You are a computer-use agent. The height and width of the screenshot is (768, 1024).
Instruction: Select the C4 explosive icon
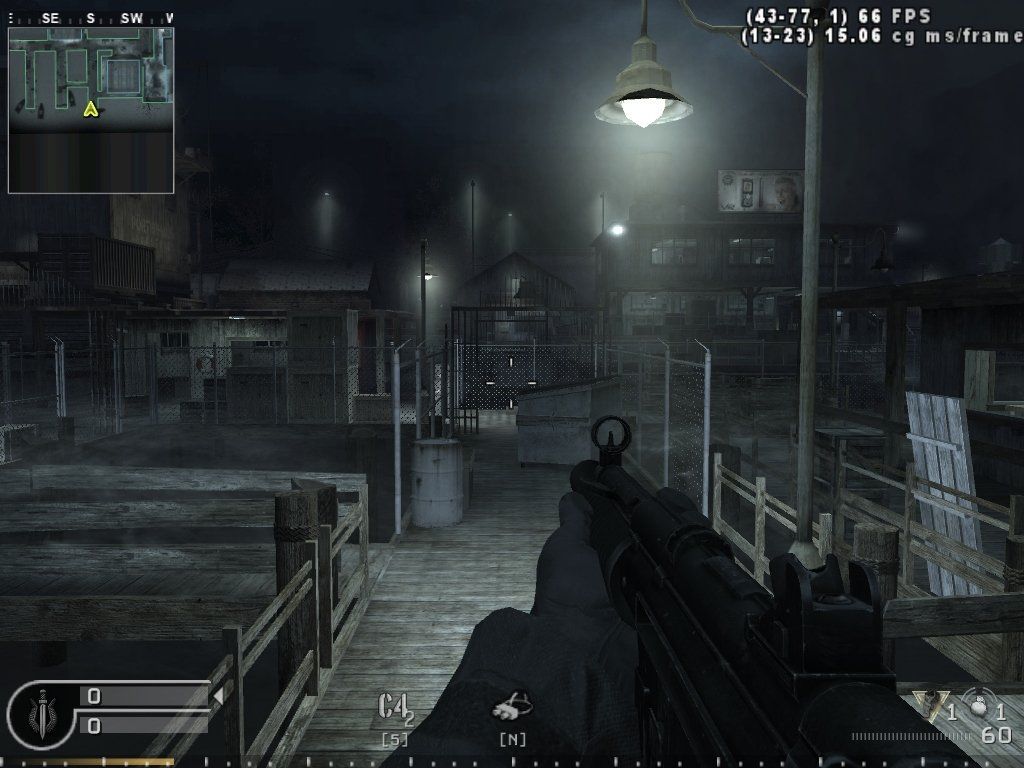[393, 707]
